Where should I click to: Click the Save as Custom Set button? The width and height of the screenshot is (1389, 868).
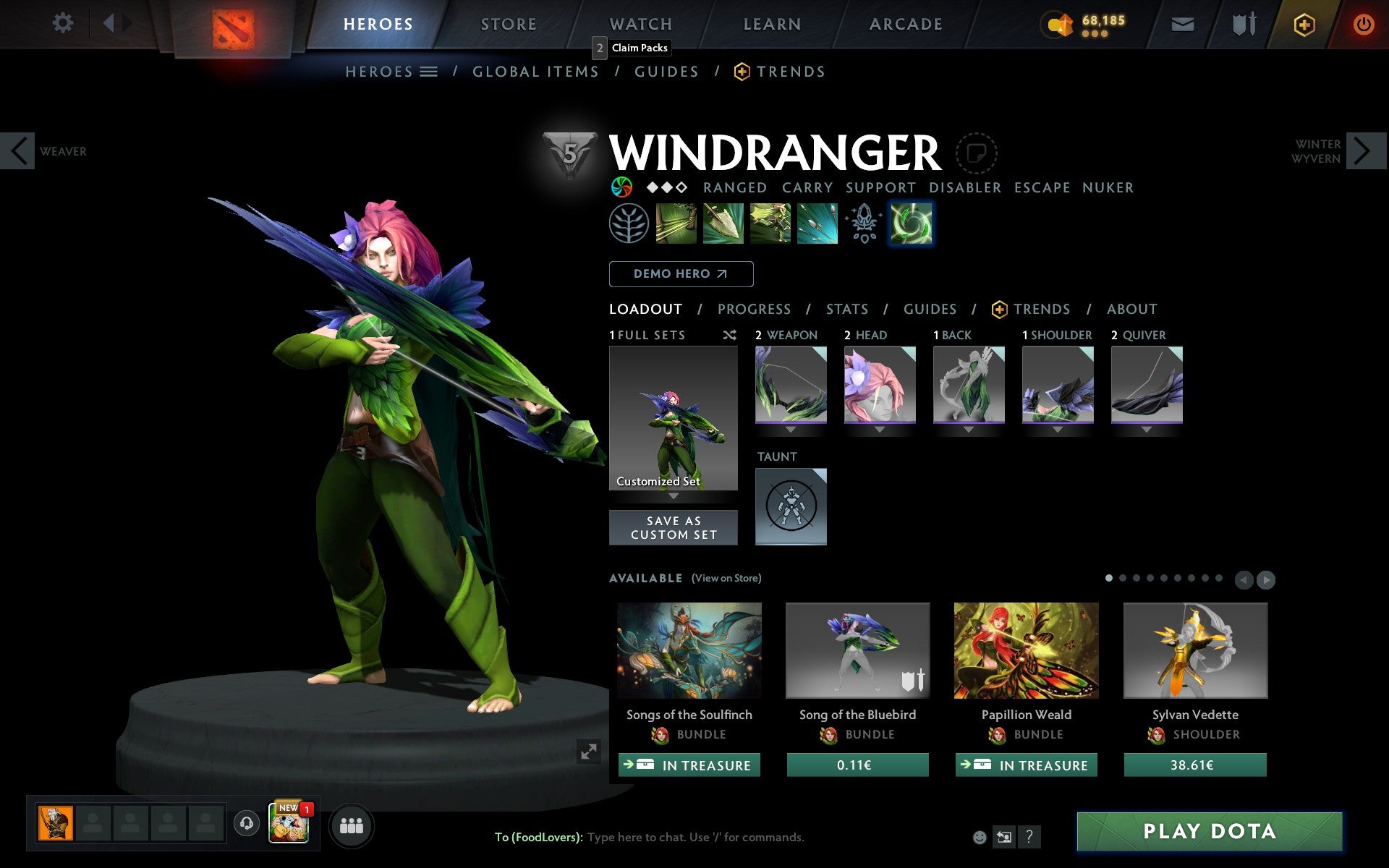[x=674, y=527]
